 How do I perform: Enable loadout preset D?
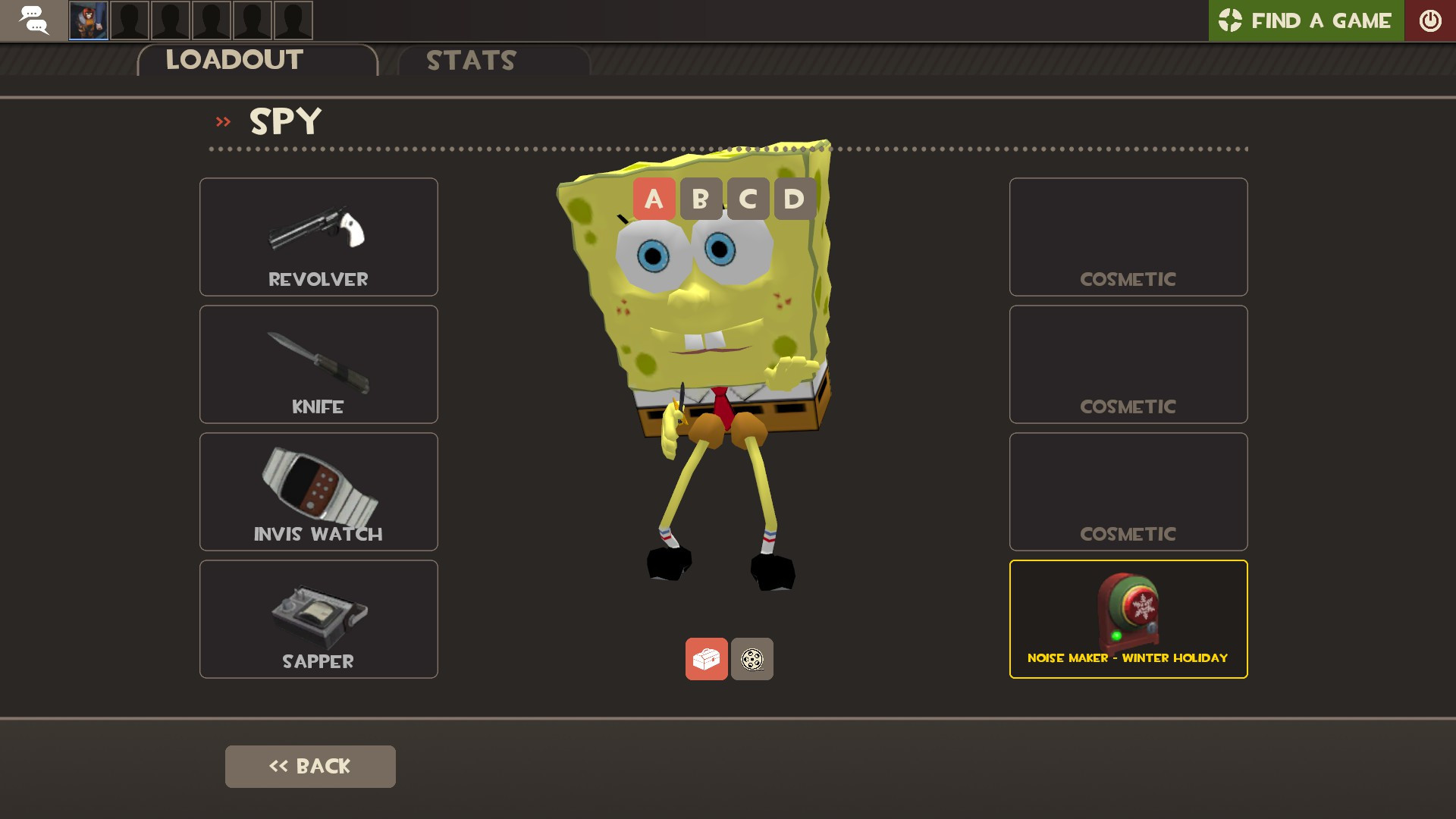click(795, 199)
